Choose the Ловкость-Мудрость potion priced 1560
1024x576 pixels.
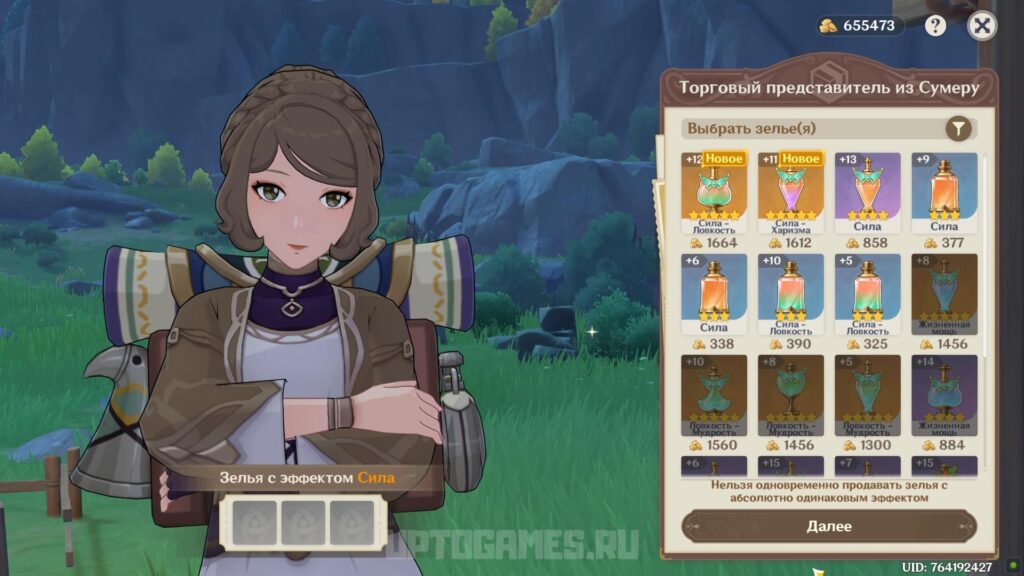[x=714, y=395]
